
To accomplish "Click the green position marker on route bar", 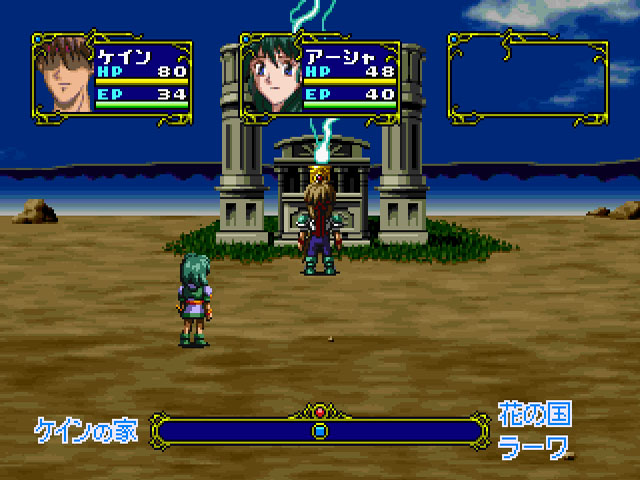I will pos(320,431).
